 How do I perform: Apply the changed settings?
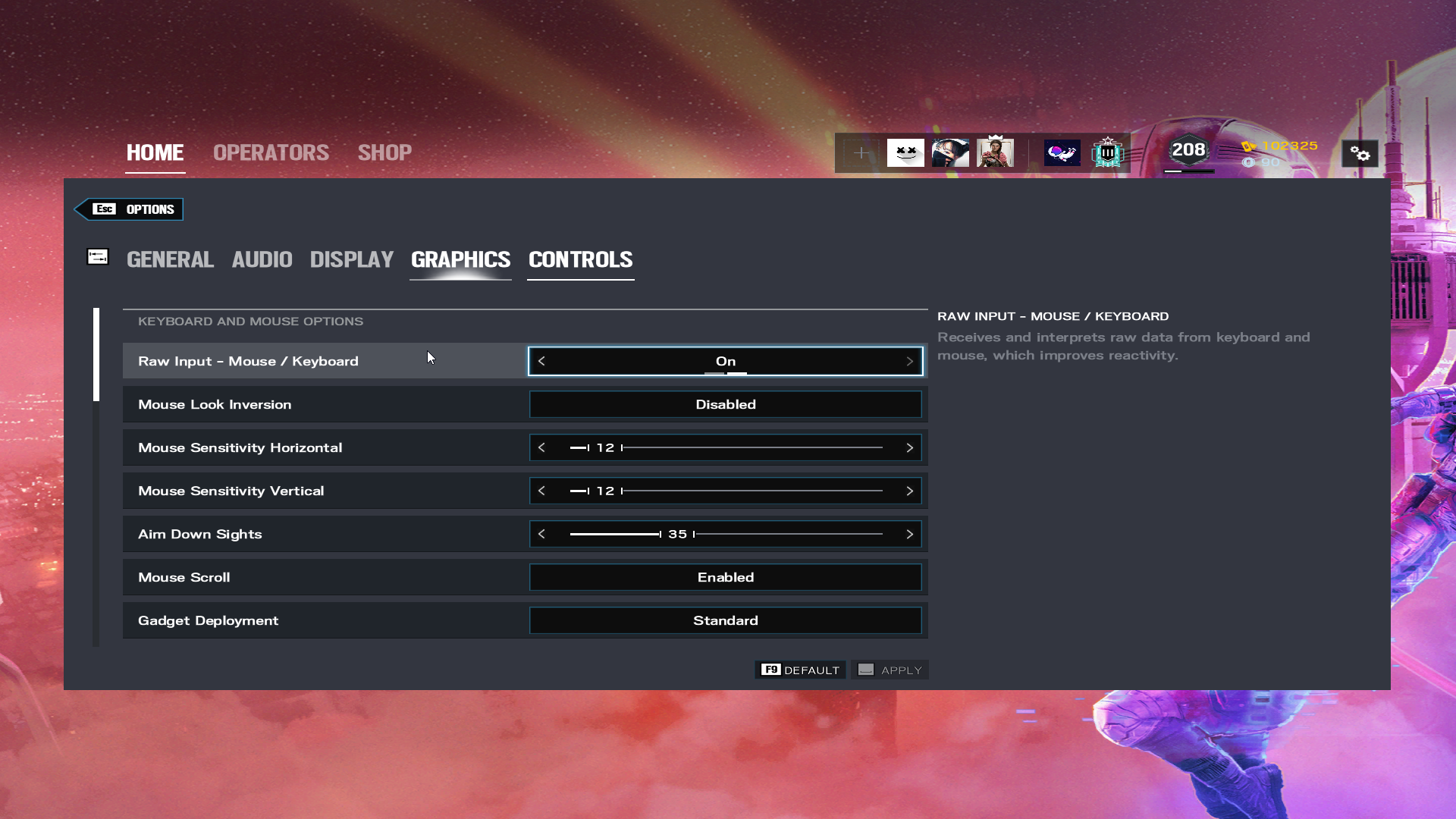(x=890, y=670)
